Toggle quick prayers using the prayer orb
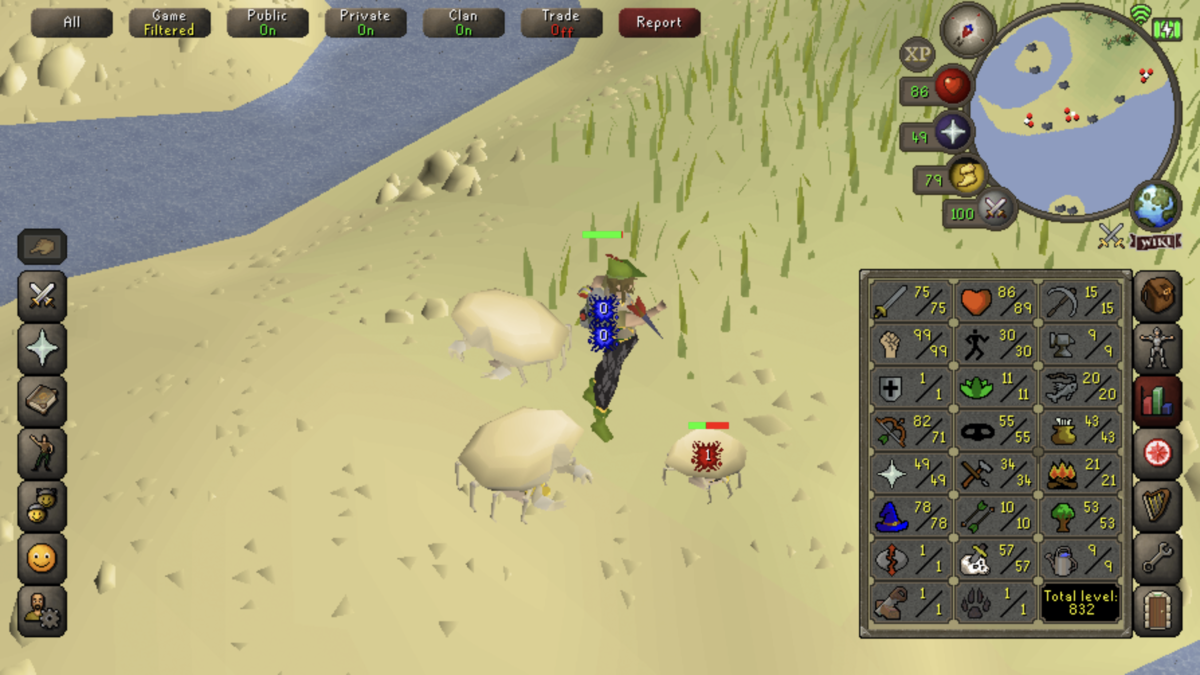Screen dimensions: 1200x675 952,133
